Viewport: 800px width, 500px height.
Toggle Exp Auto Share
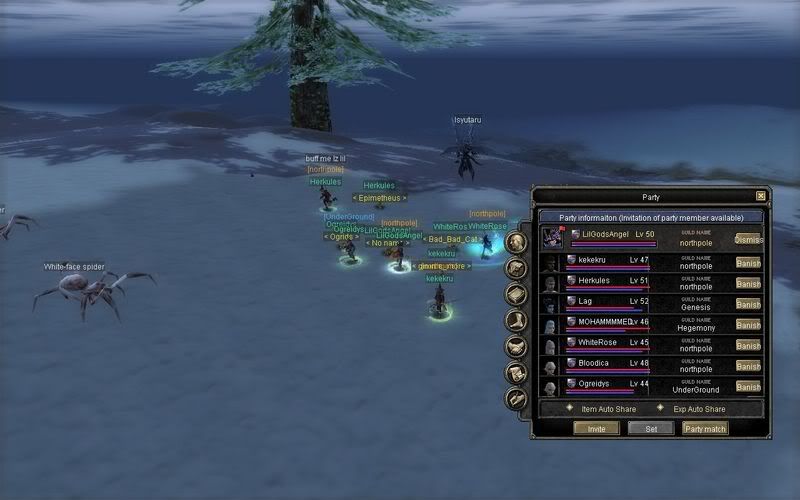tap(661, 409)
